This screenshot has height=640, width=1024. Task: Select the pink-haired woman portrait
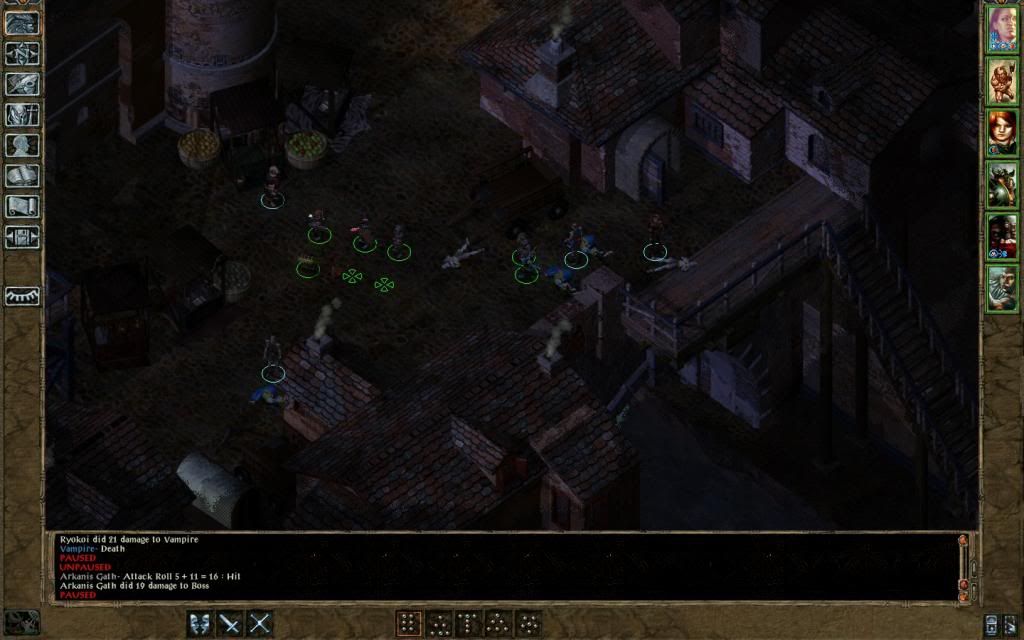pyautogui.click(x=1001, y=29)
